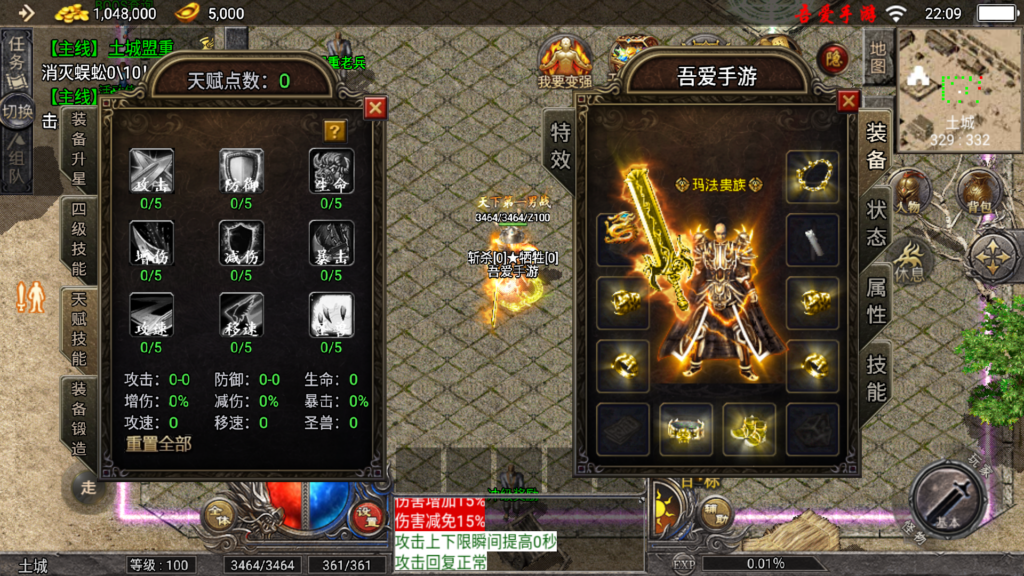This screenshot has height=576, width=1024.
Task: Select the 攻击 attack talent icon
Action: tap(151, 170)
